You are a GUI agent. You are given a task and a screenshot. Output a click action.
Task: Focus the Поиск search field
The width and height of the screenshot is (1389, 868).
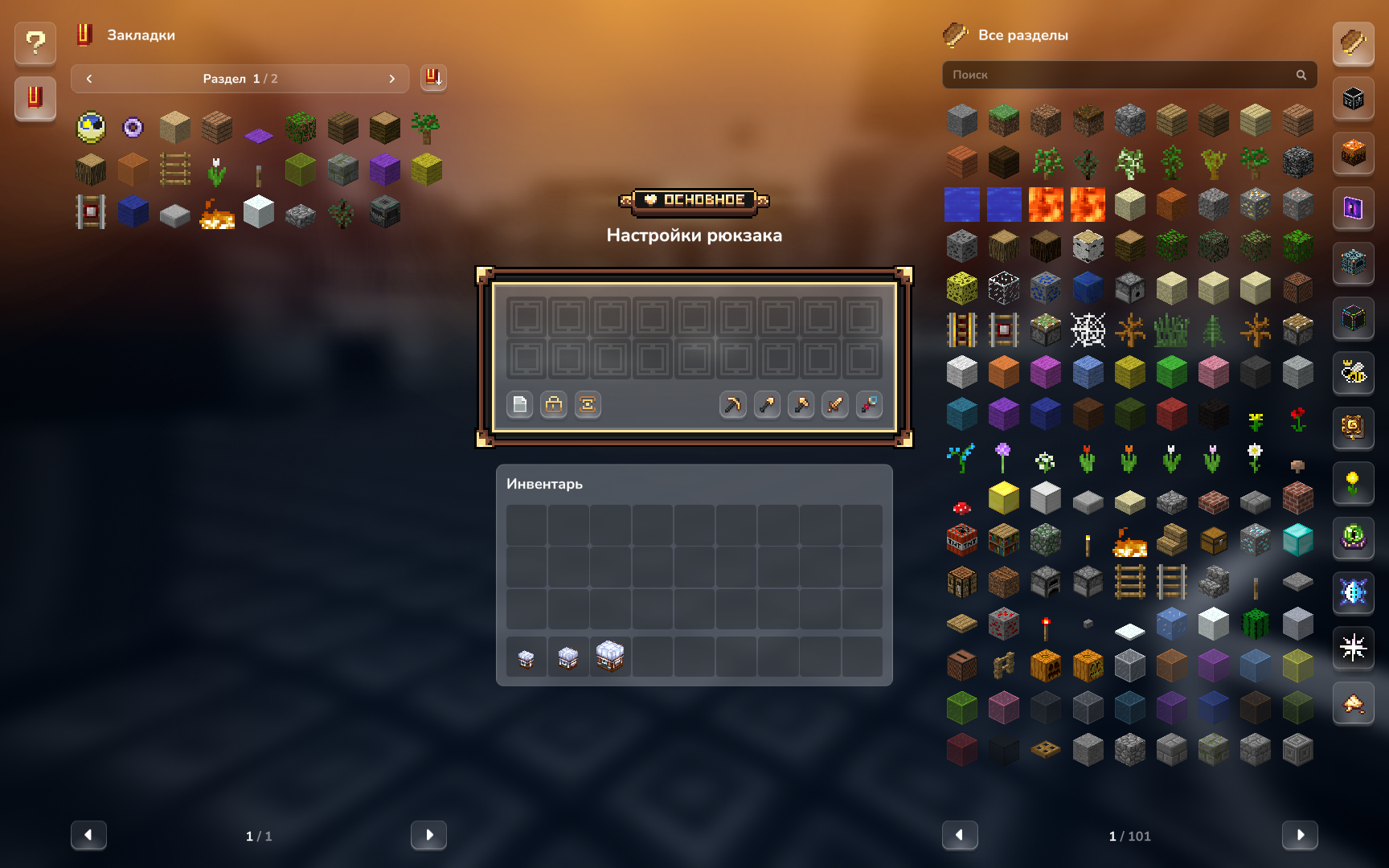(x=1121, y=75)
